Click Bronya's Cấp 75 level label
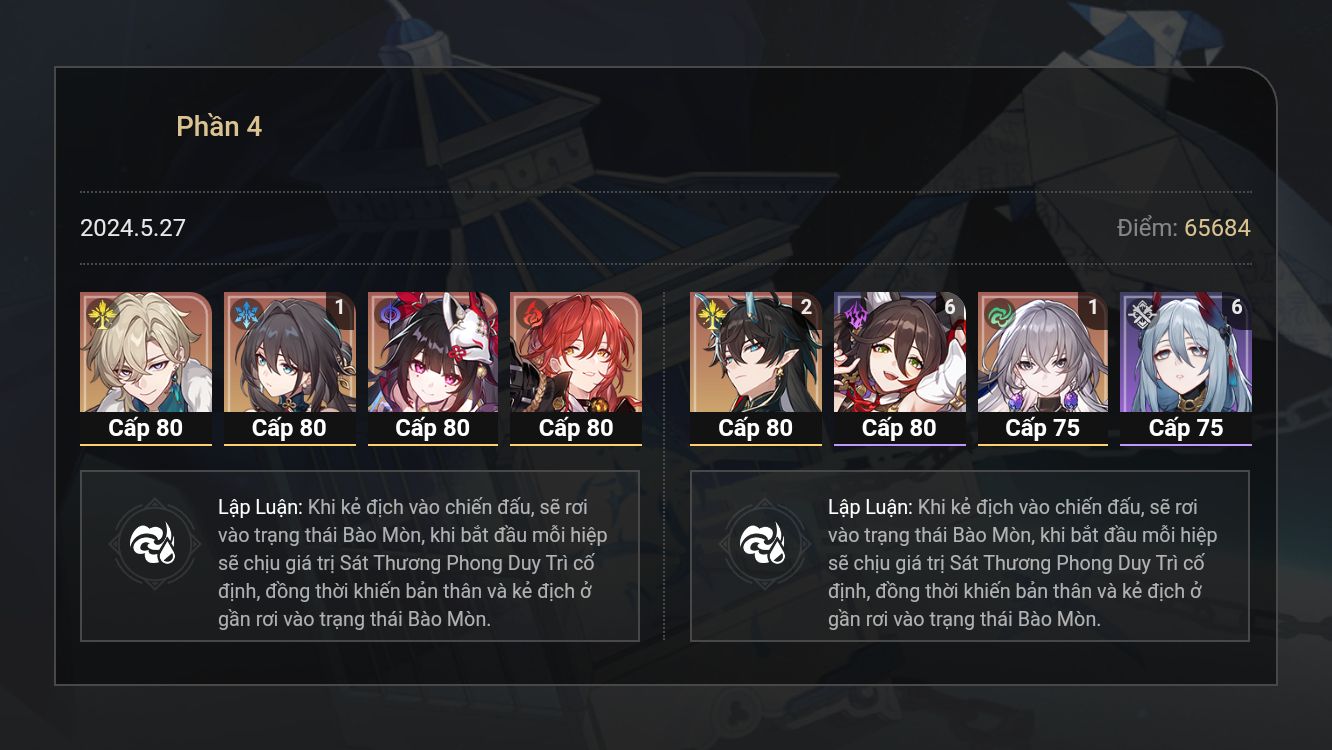The width and height of the screenshot is (1332, 750). pos(1042,428)
